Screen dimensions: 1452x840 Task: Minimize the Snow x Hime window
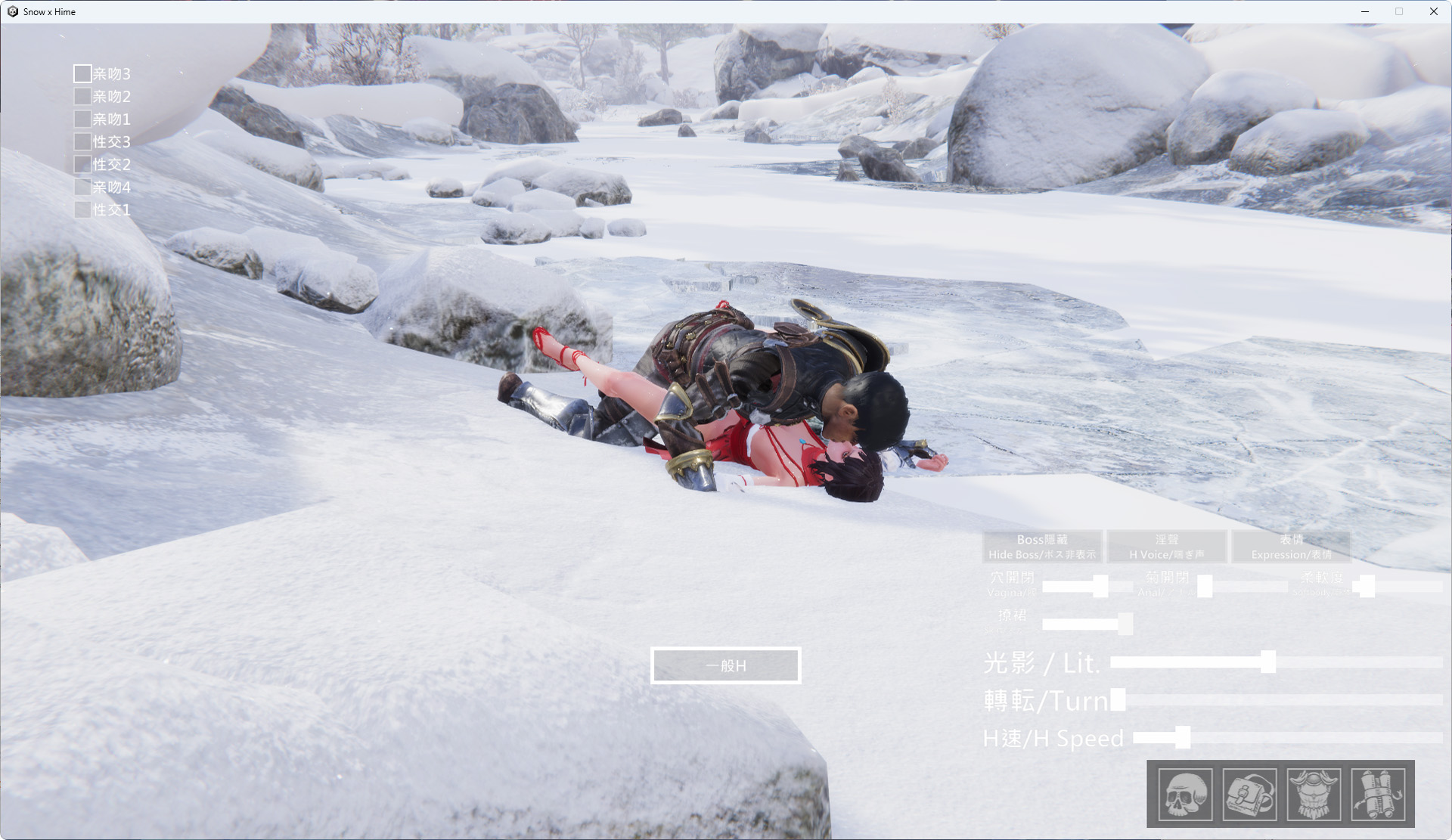1365,11
